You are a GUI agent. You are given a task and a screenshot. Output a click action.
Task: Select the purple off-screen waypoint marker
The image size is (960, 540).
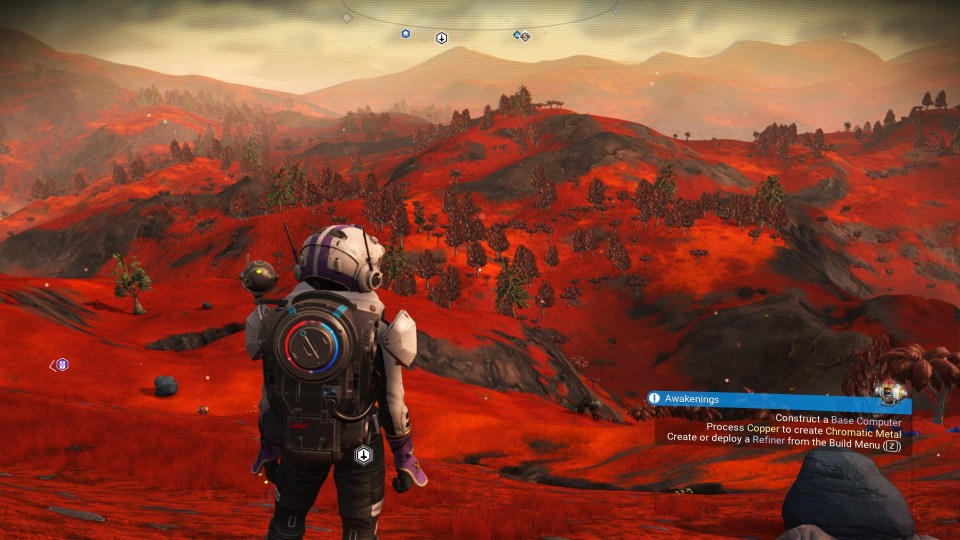point(62,365)
